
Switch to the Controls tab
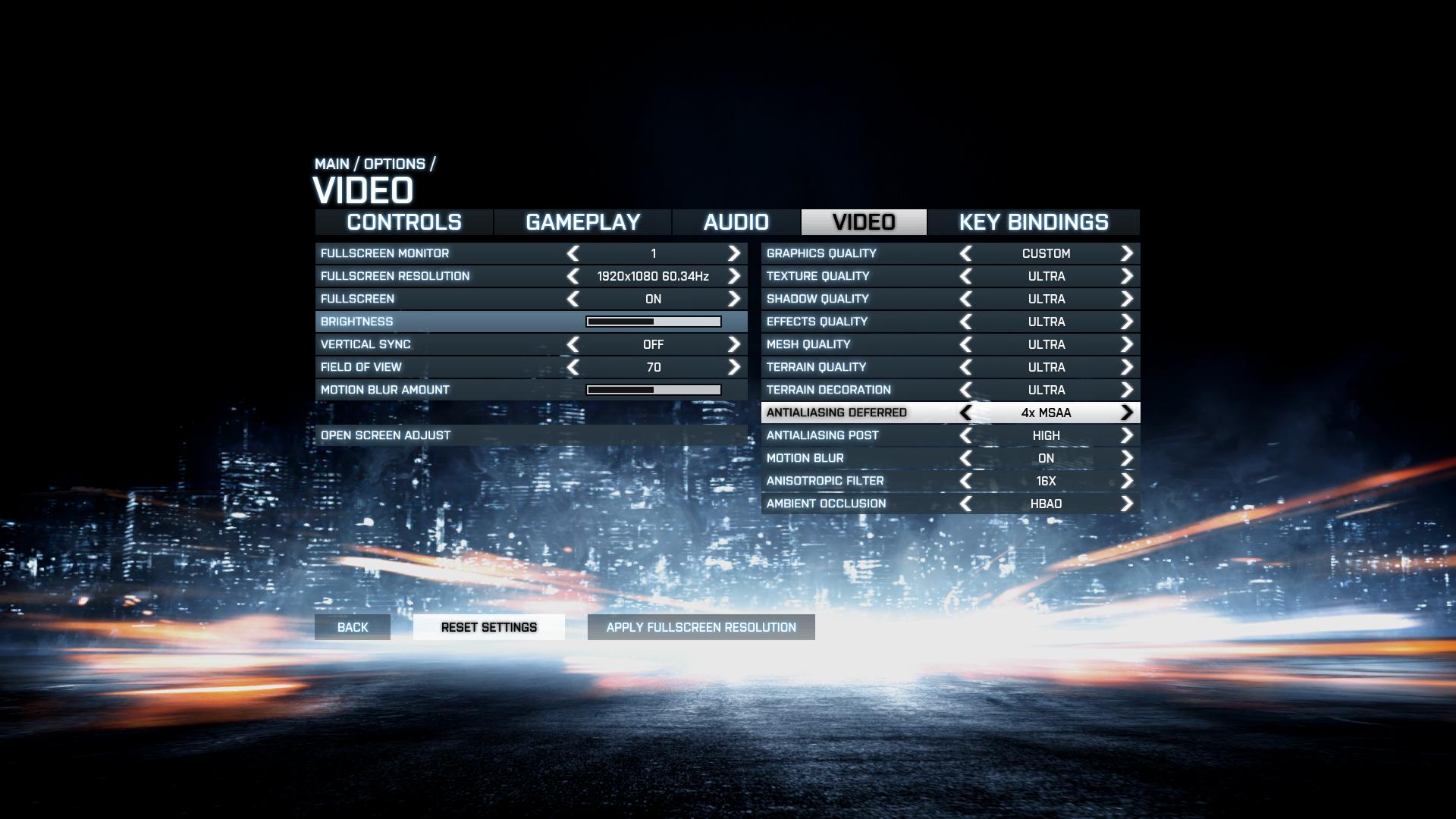pyautogui.click(x=403, y=222)
